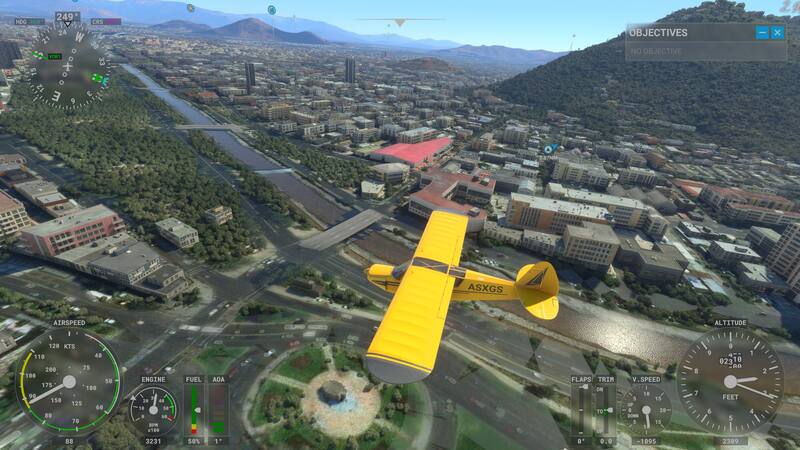Screen dimensions: 800x450
Task: Minimize the Objectives panel
Action: (x=762, y=32)
